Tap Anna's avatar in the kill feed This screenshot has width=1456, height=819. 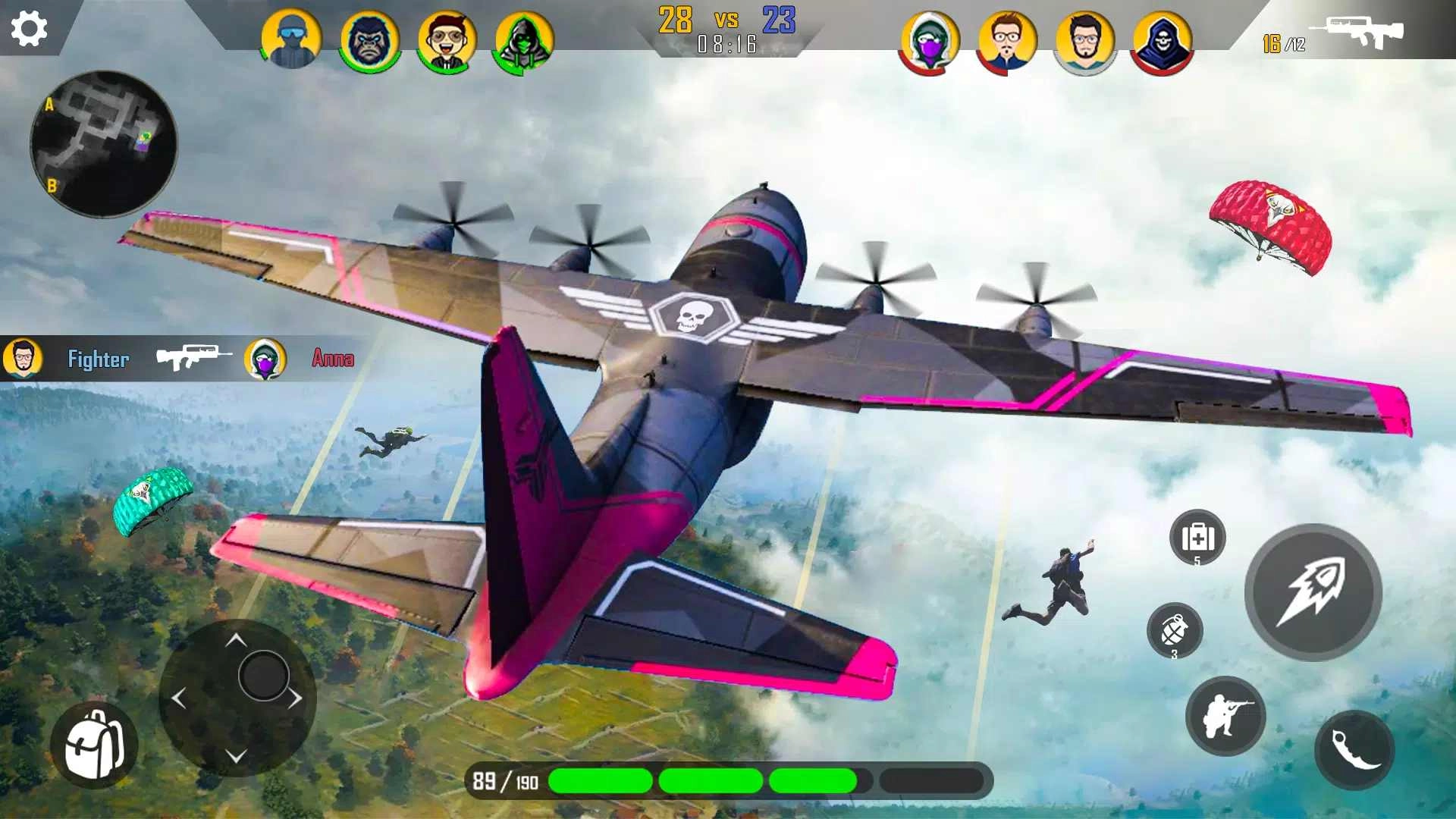265,359
